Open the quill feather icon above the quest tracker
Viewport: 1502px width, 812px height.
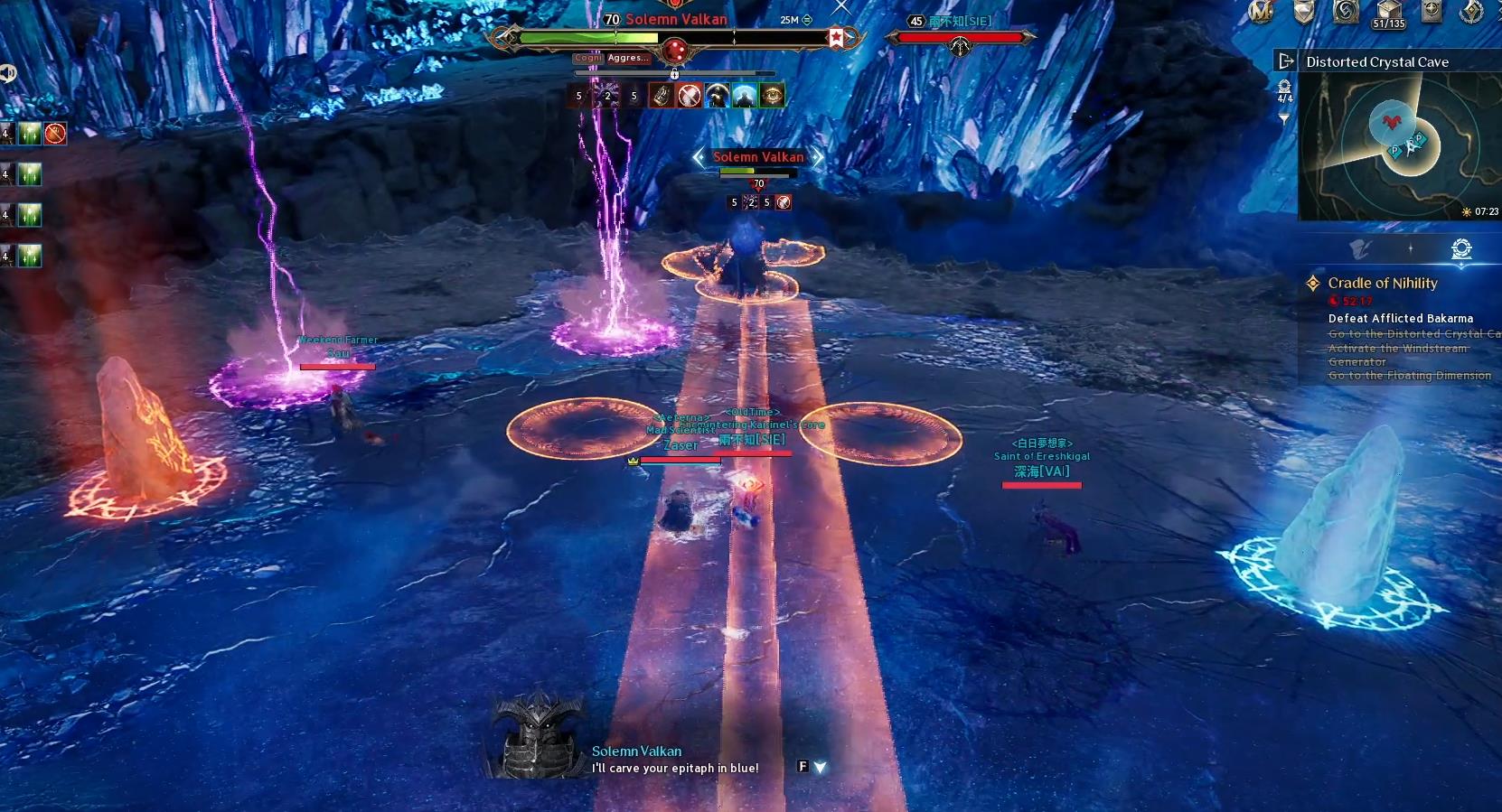pos(1359,249)
